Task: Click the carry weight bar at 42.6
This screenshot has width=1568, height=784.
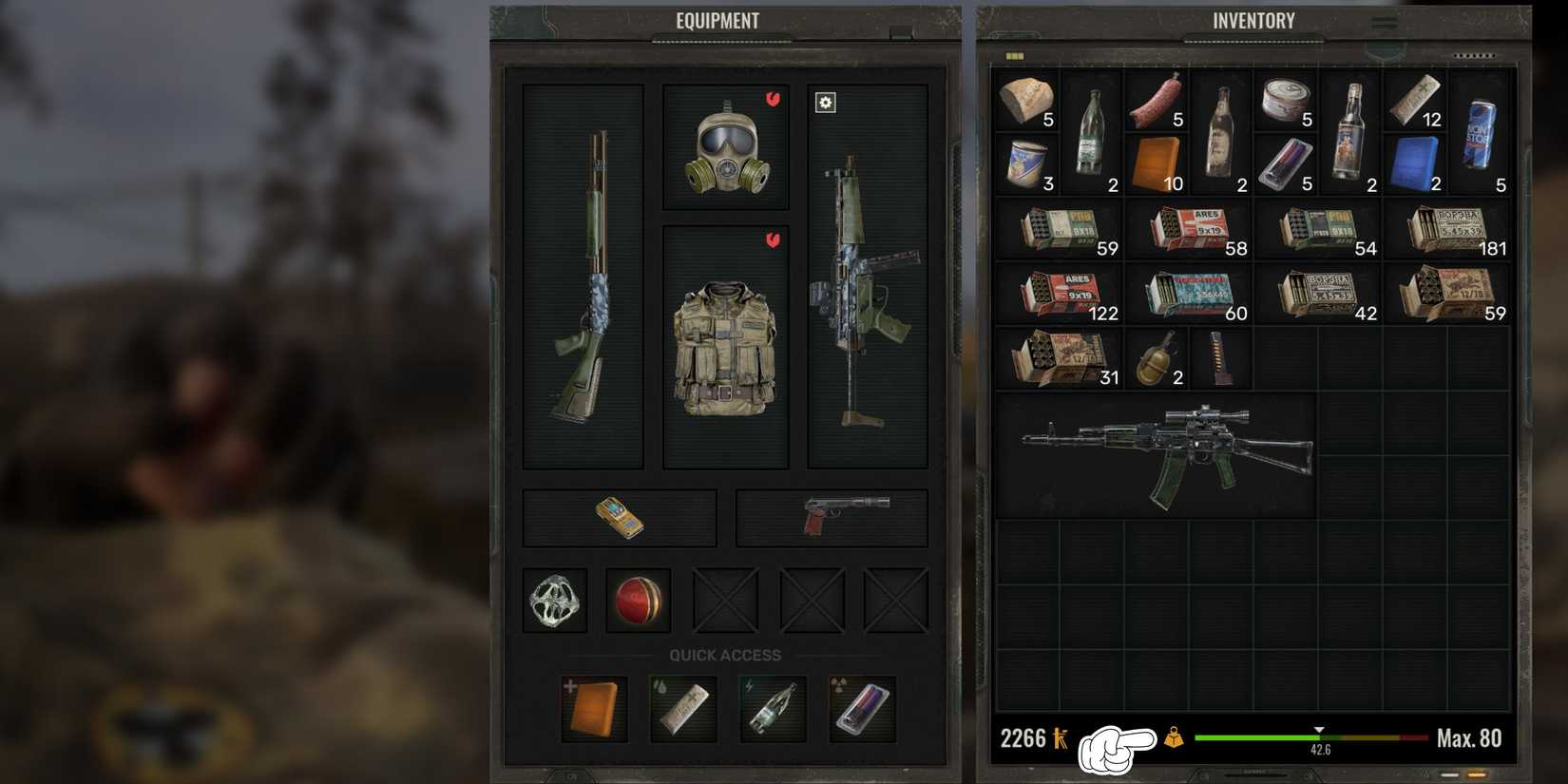Action: (x=1319, y=736)
